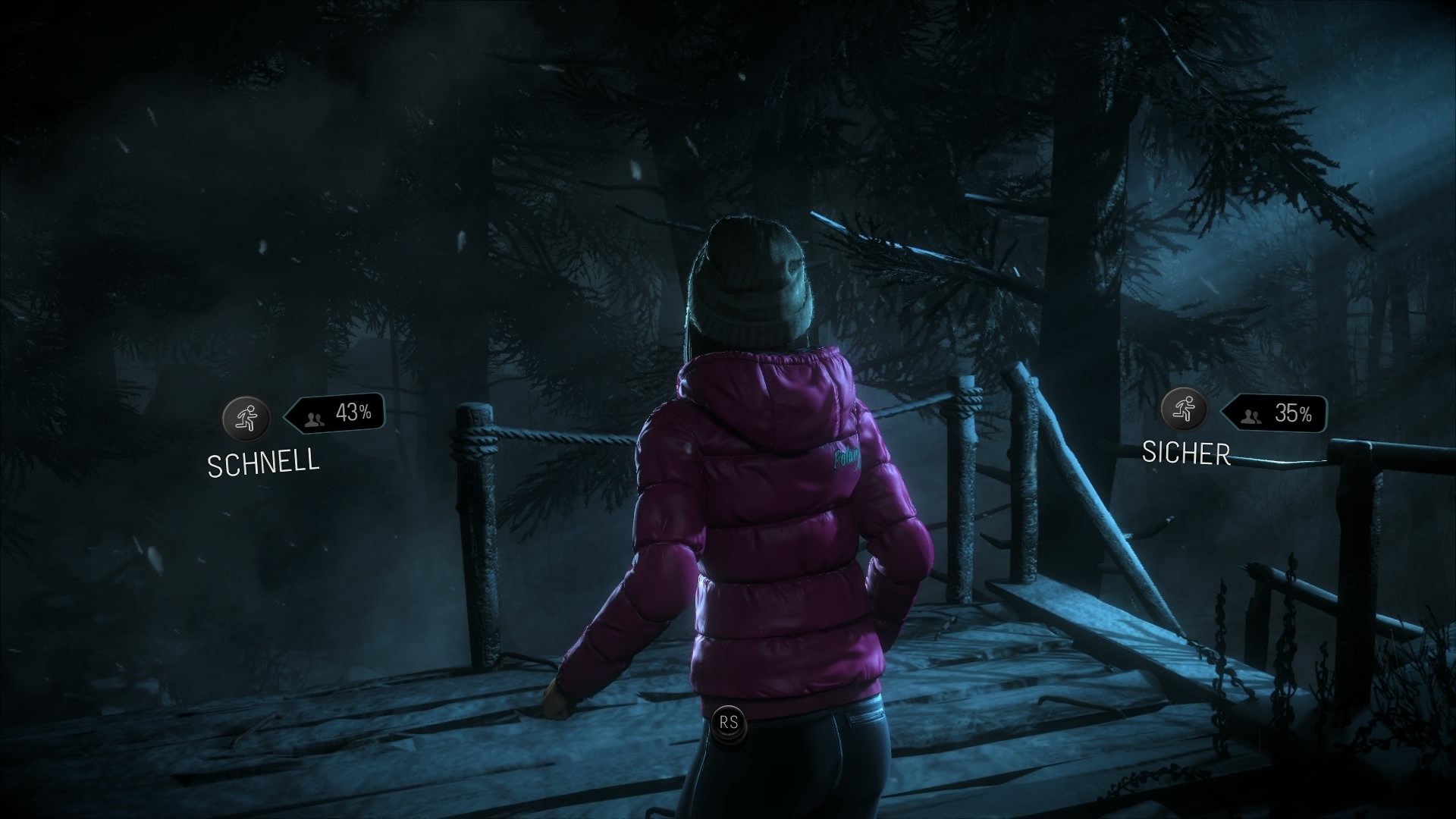Screen dimensions: 1456x819
Task: Select the SCHNELL choice option
Action: [263, 460]
